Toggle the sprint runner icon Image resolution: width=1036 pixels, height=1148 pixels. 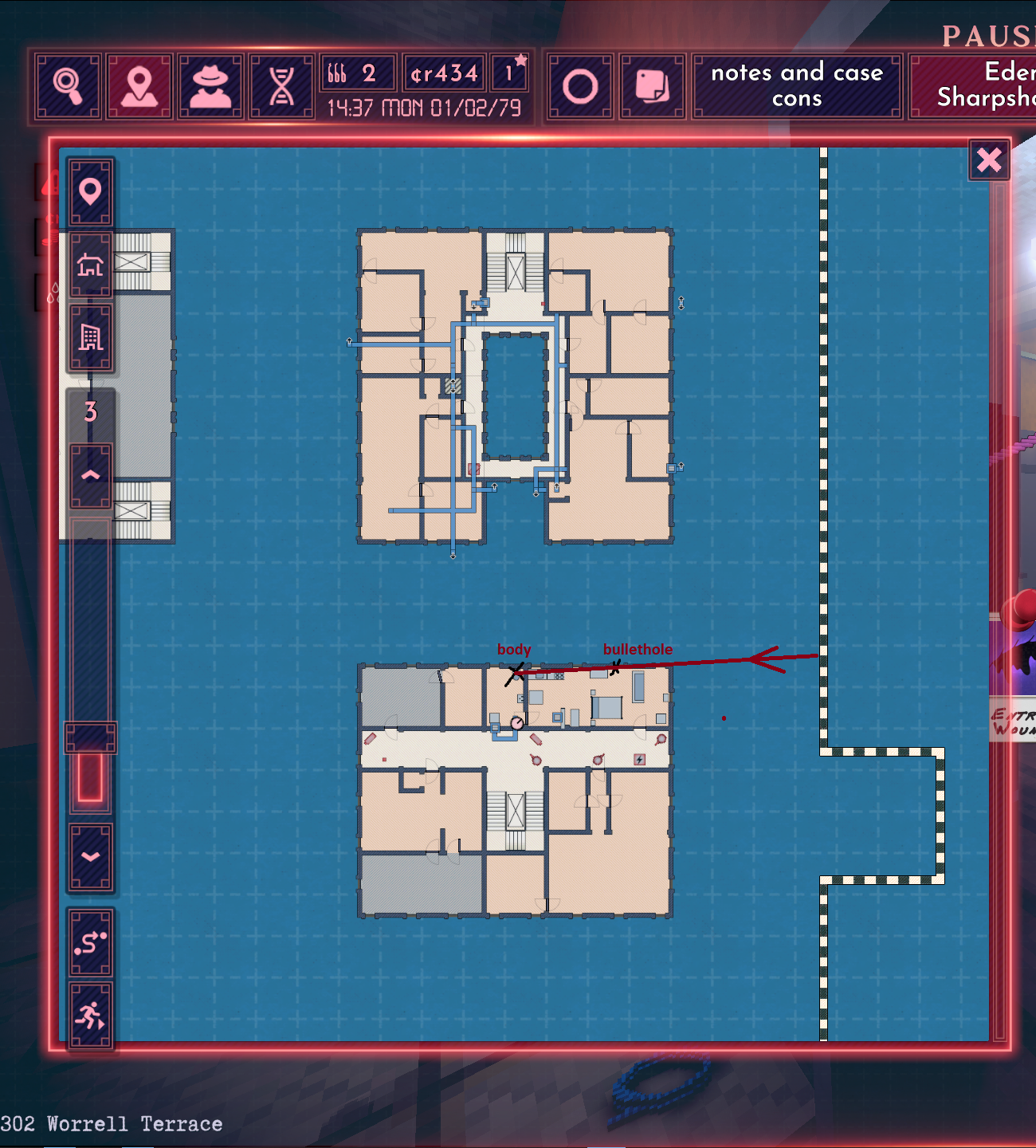click(90, 1016)
